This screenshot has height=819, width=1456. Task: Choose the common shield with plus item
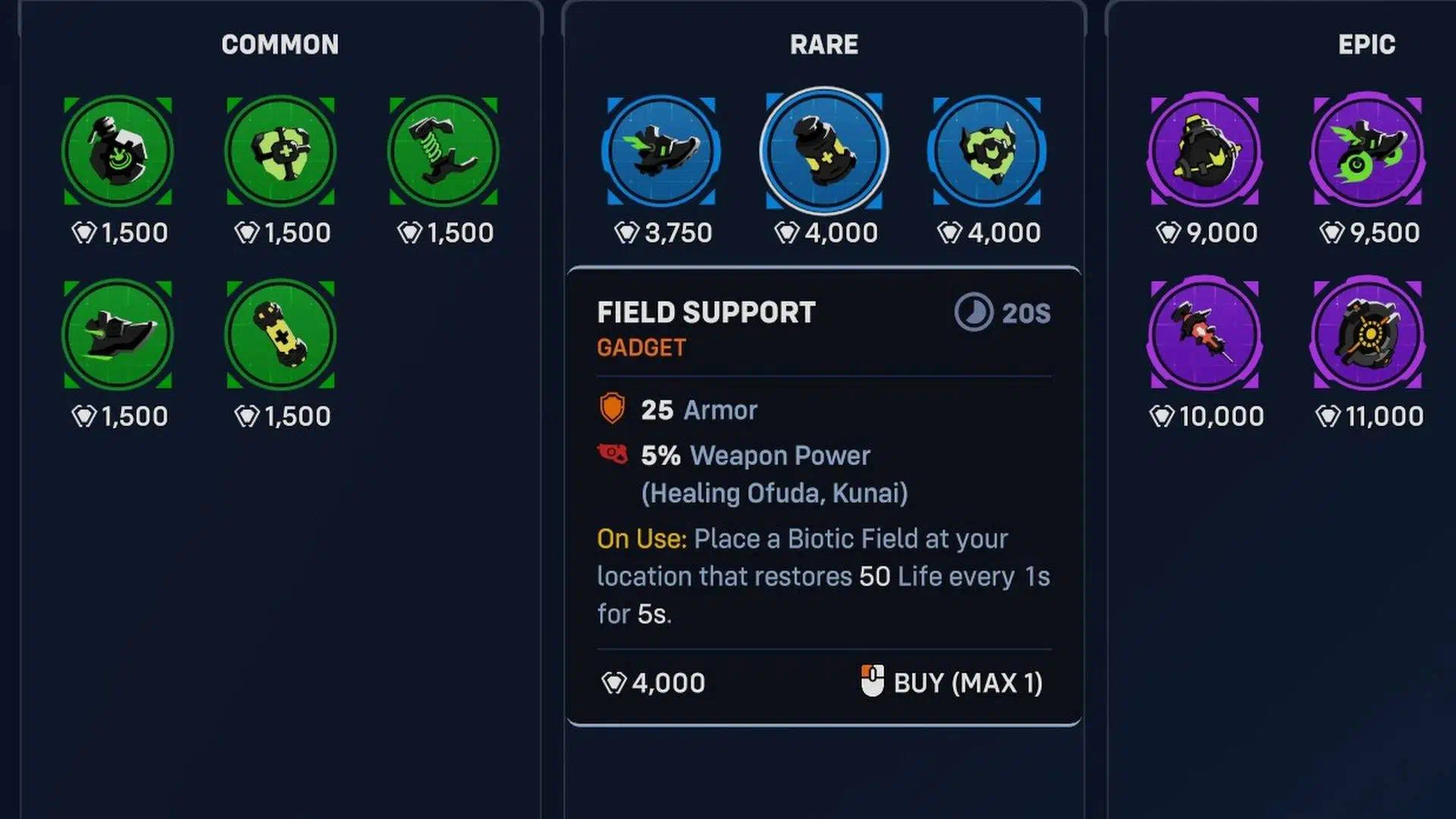tap(281, 151)
